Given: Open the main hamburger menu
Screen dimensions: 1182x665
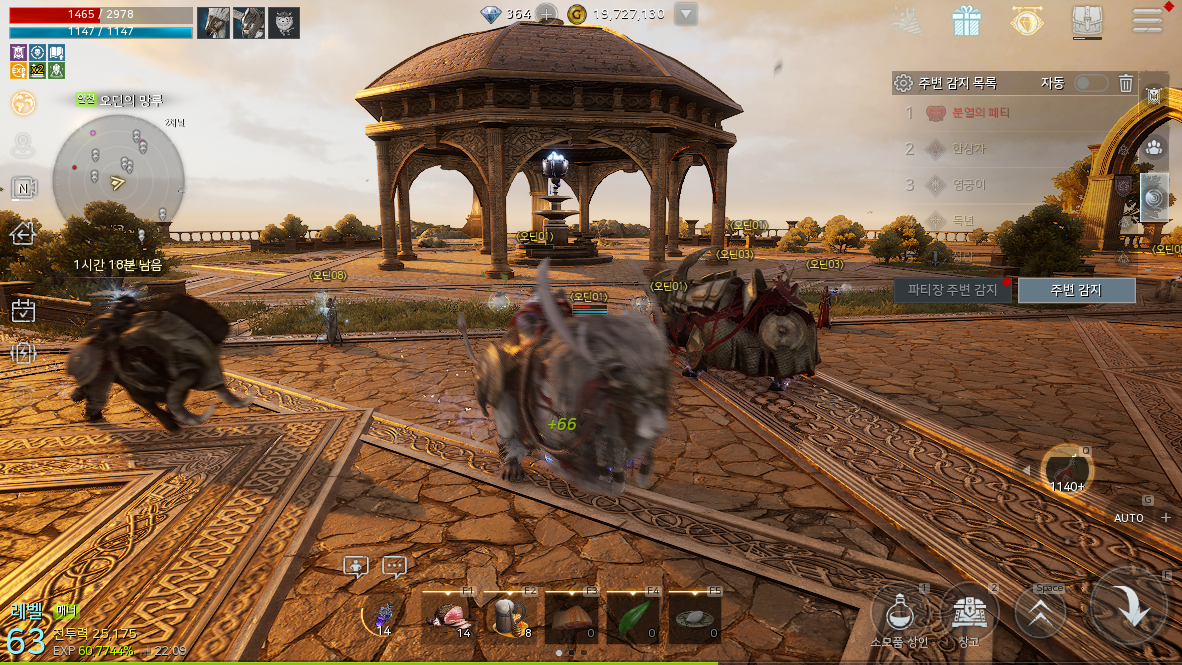Looking at the screenshot, I should 1146,21.
